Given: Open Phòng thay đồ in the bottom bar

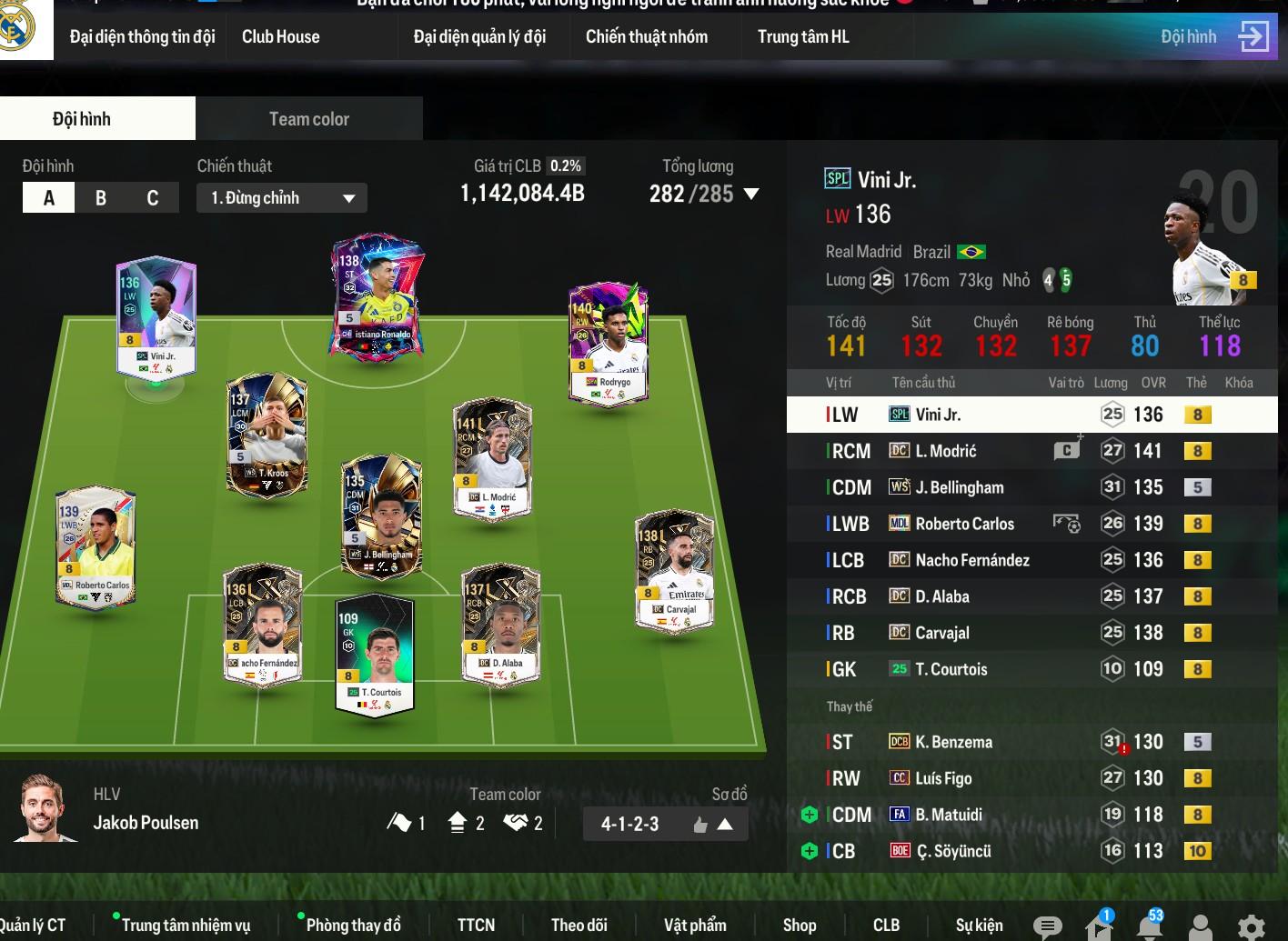Looking at the screenshot, I should [353, 925].
